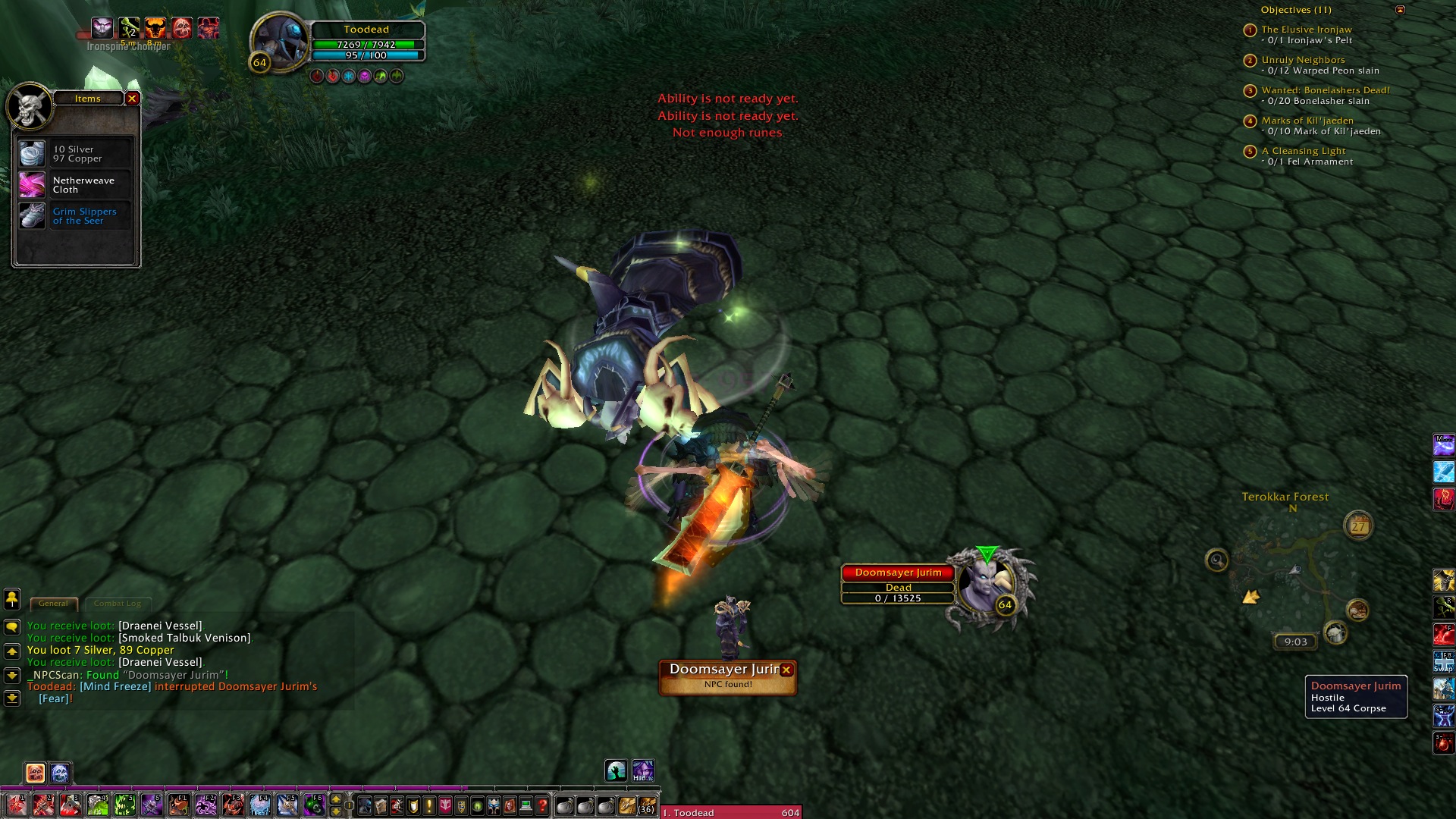
Task: Open the Unruly Neighbors quest entry
Action: 1303,60
